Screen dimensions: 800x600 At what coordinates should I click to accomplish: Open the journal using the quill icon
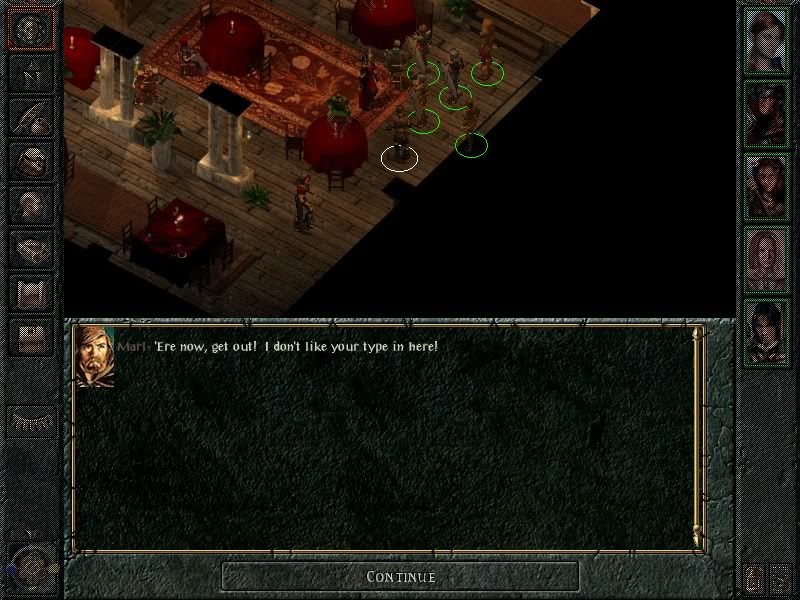[x=31, y=117]
